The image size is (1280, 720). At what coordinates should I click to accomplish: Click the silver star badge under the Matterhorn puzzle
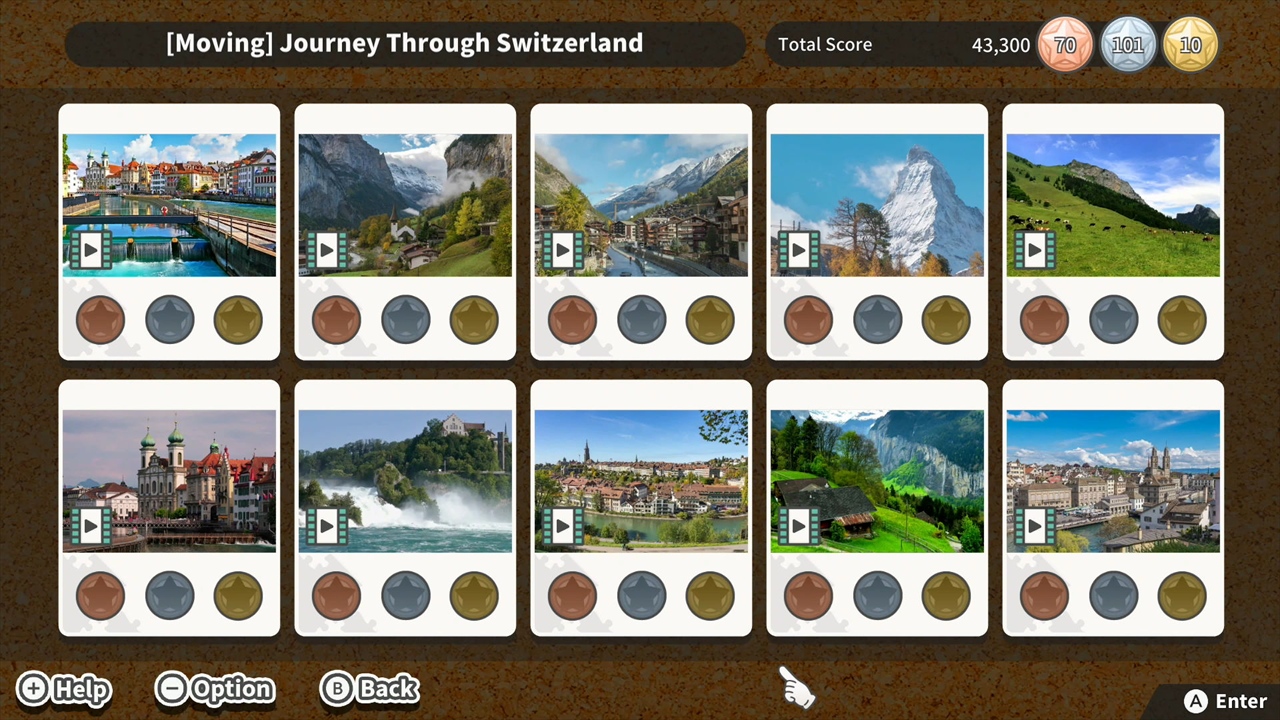tap(877, 318)
